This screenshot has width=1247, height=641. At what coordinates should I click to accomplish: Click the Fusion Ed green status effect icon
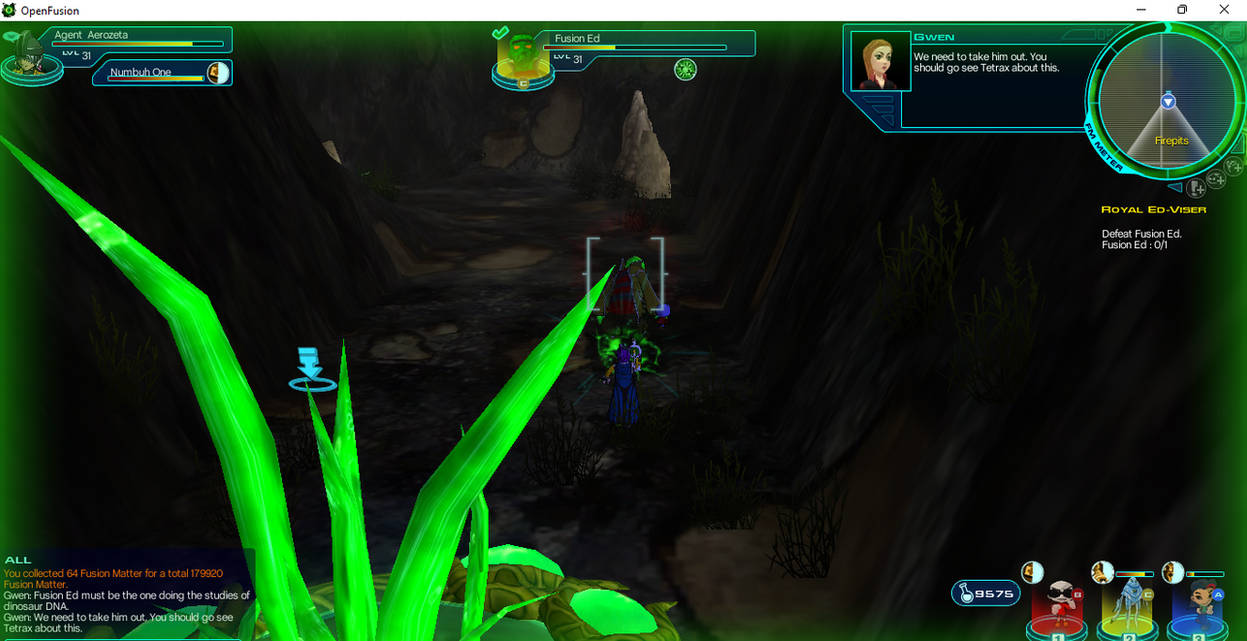pos(685,69)
